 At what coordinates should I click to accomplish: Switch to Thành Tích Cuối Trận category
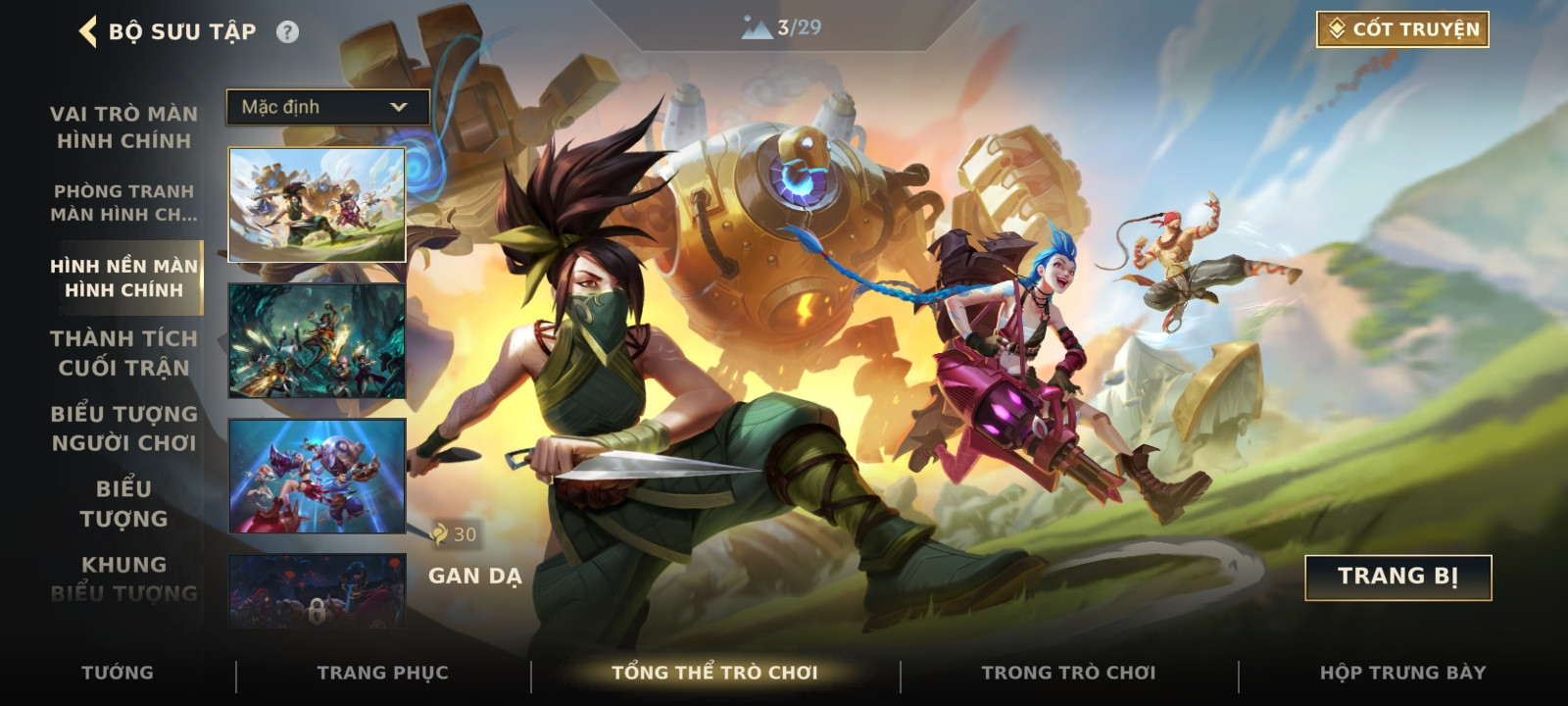(x=123, y=353)
